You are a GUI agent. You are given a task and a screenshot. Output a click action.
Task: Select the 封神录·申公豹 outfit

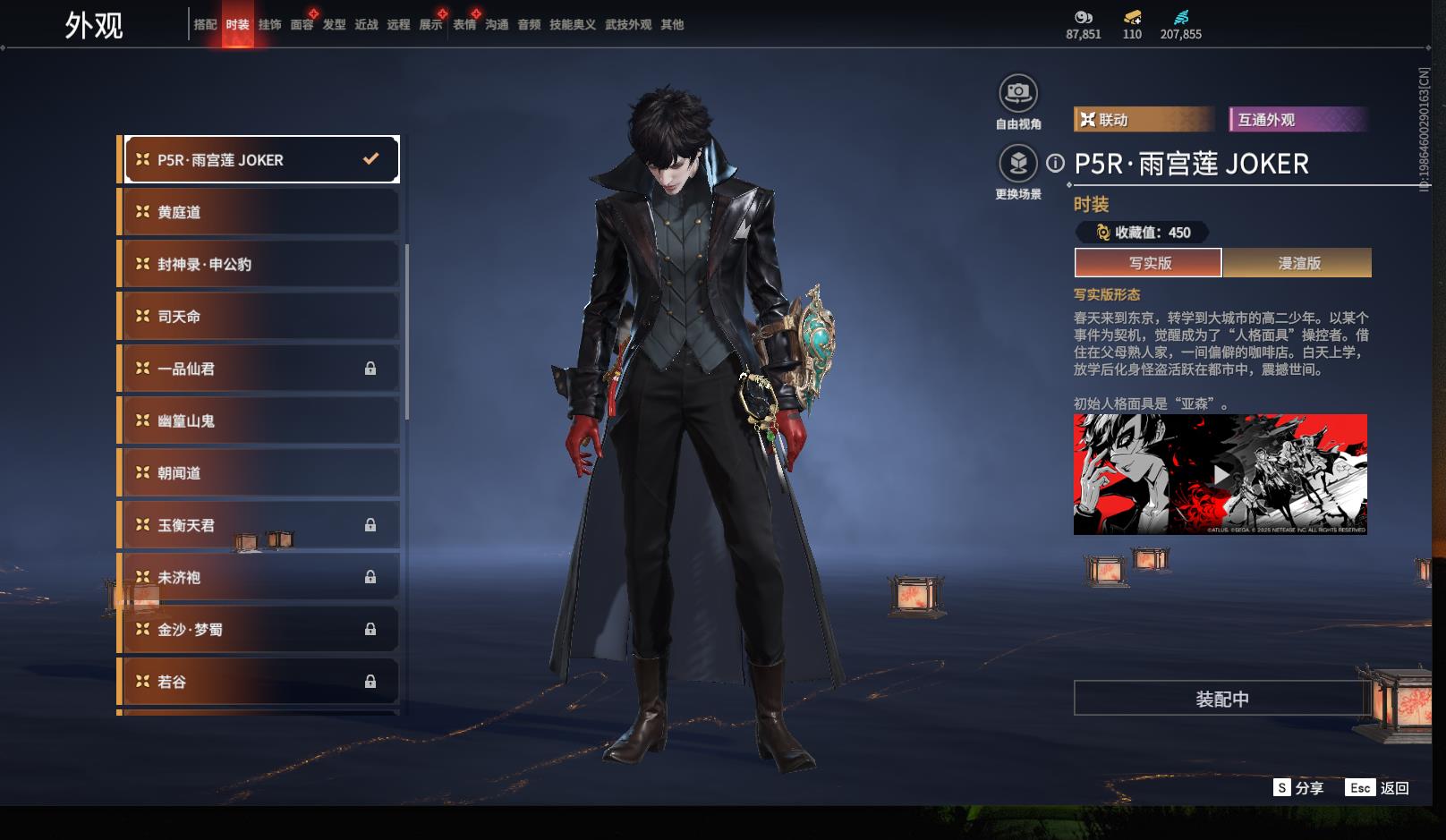click(259, 265)
